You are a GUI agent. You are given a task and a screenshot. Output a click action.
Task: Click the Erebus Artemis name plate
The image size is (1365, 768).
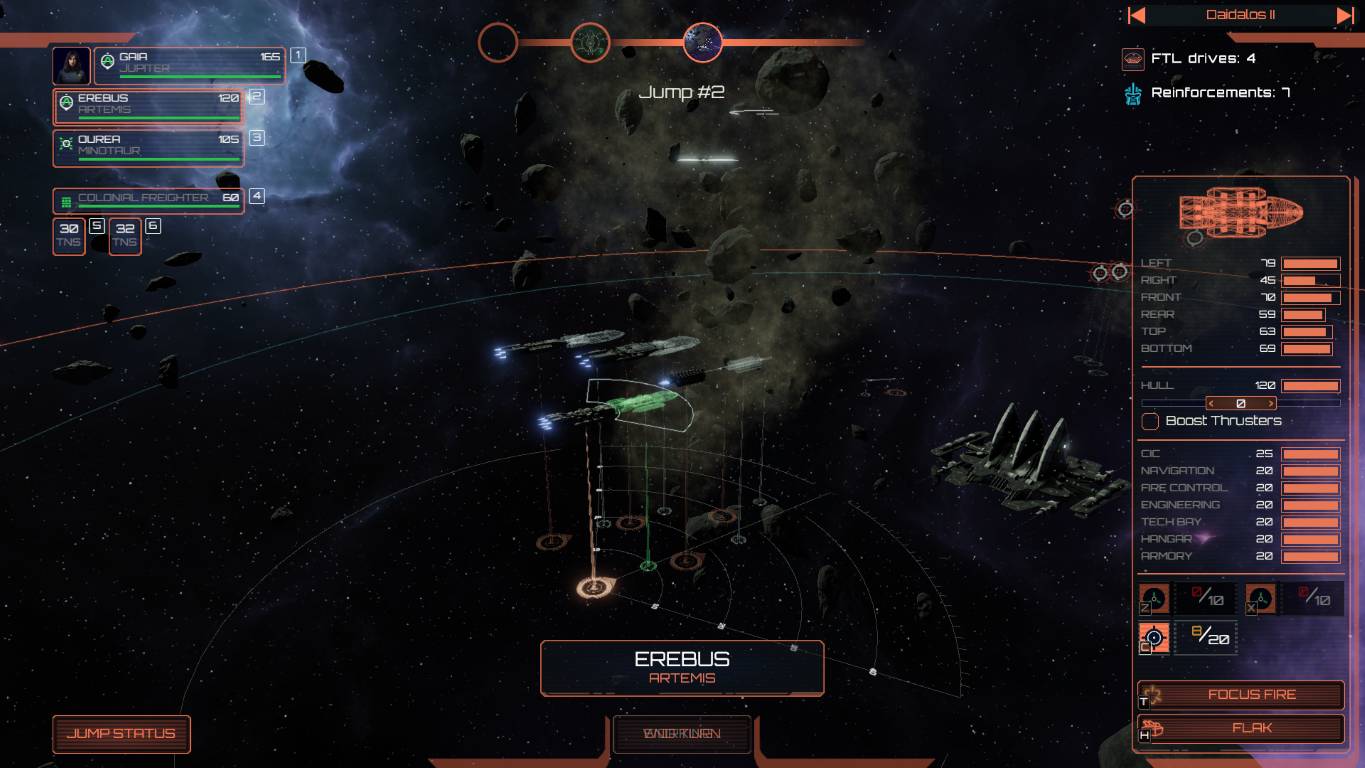point(682,668)
